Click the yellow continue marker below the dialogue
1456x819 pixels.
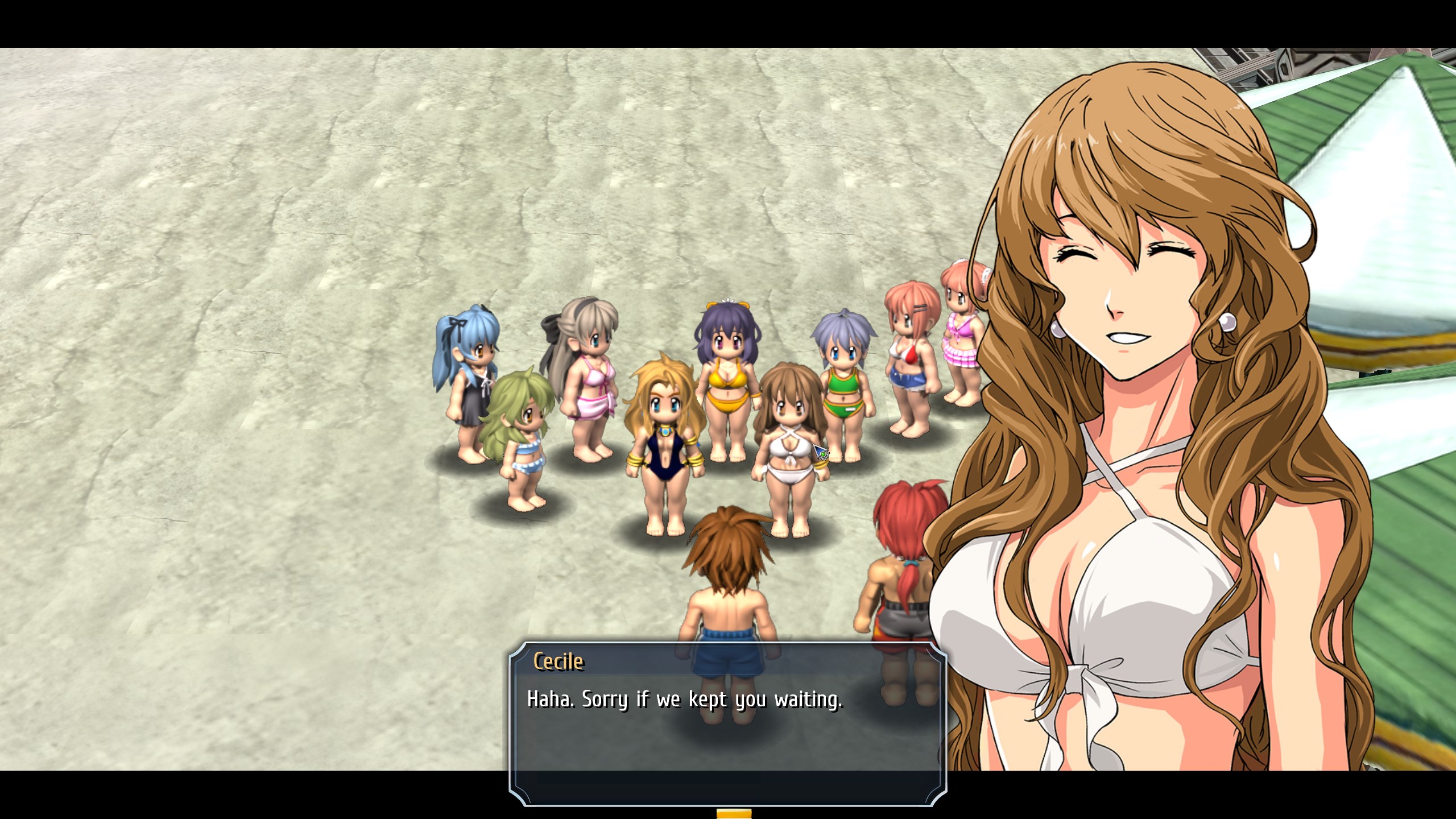734,813
